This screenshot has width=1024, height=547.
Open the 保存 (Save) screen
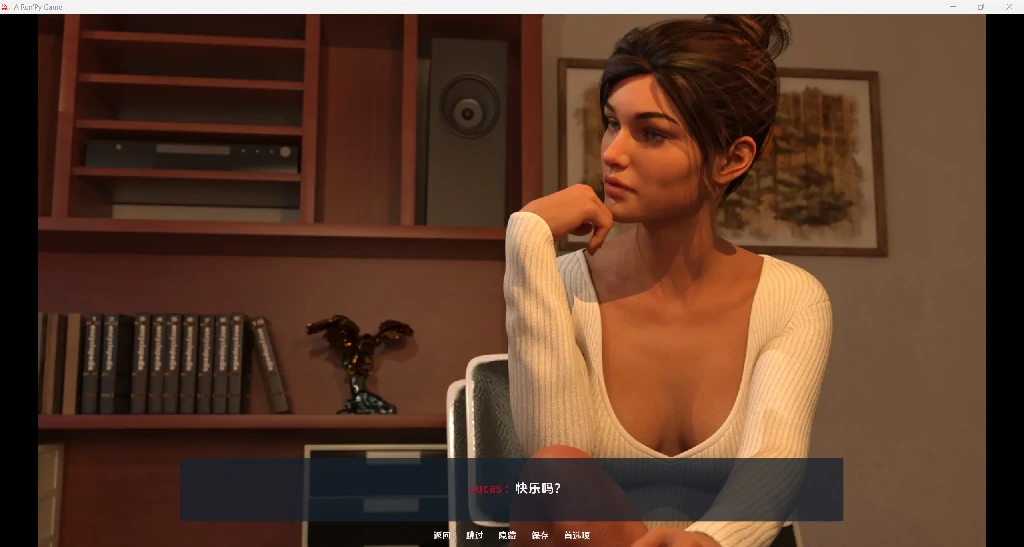tap(540, 536)
